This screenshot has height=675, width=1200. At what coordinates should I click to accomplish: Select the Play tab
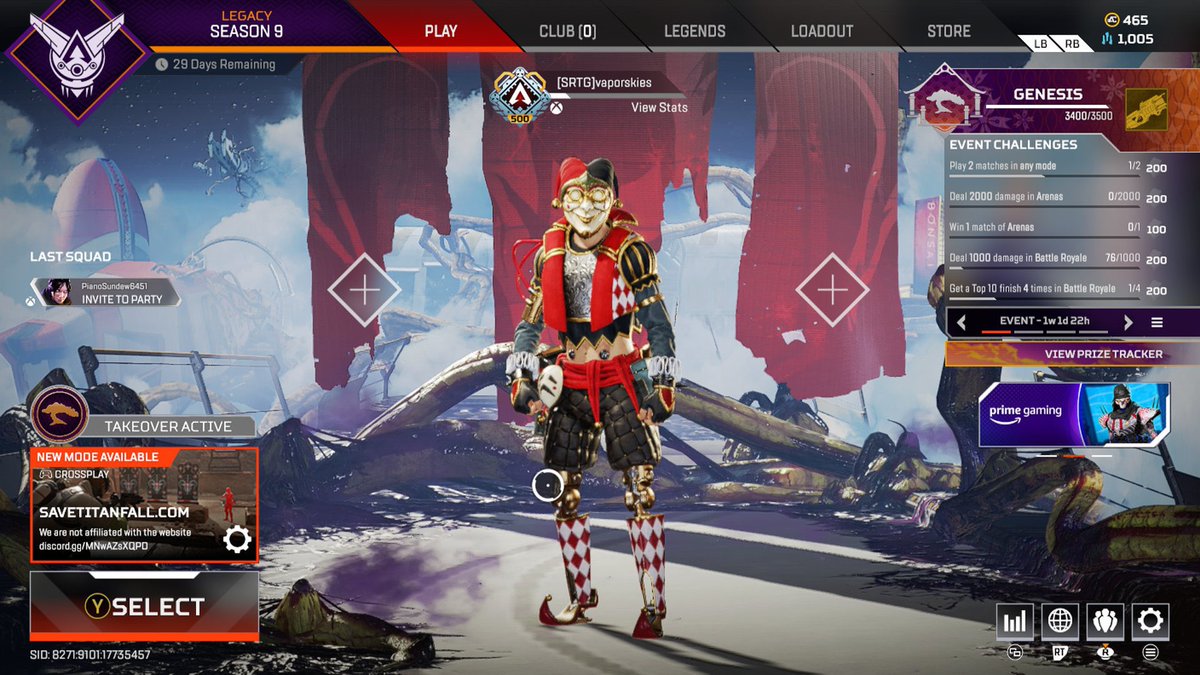pos(440,31)
